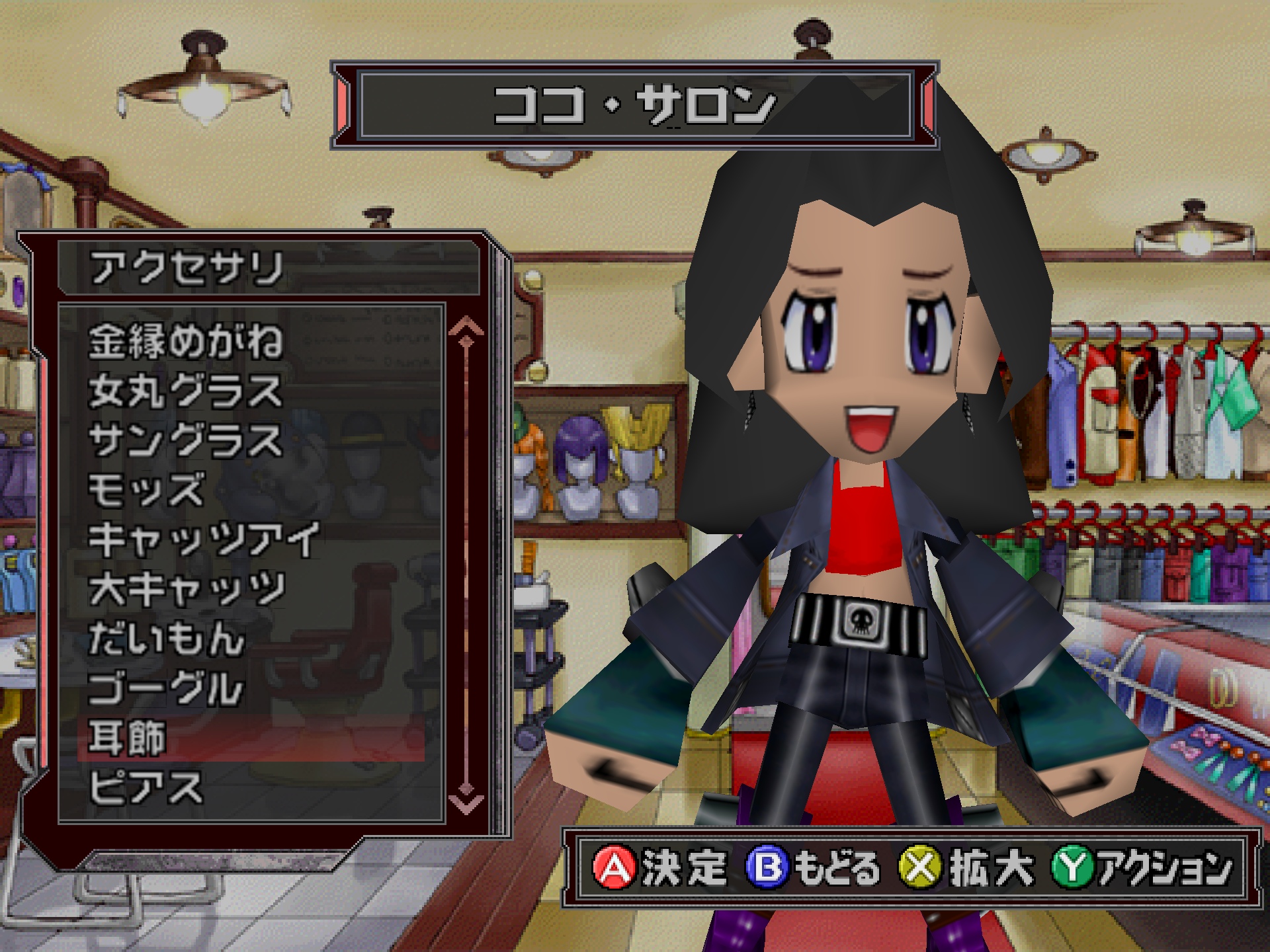1270x952 pixels.
Task: Choose ピアス (piercing) at the list bottom
Action: (x=146, y=788)
